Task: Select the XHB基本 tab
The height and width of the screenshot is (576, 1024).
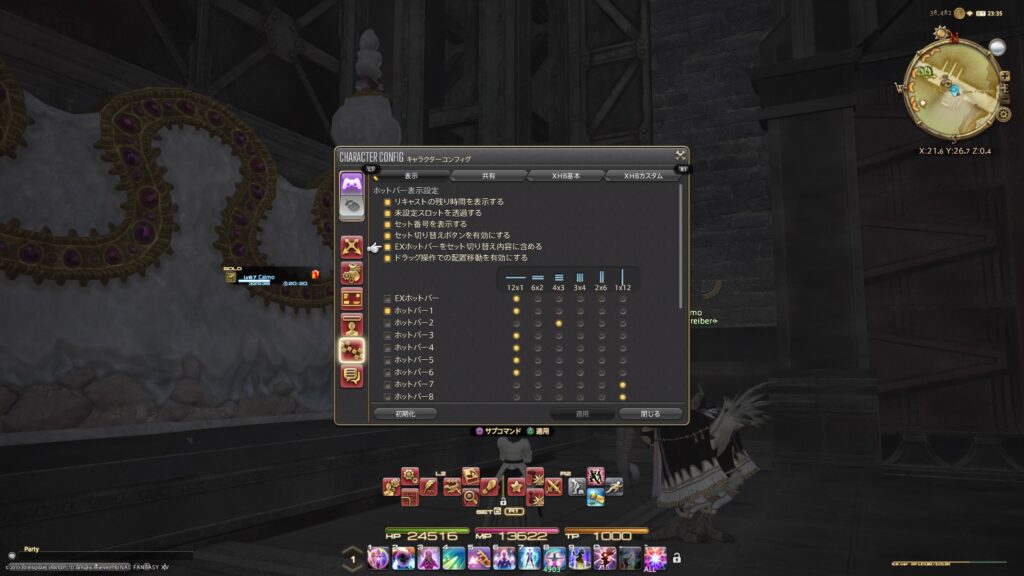Action: tap(566, 175)
